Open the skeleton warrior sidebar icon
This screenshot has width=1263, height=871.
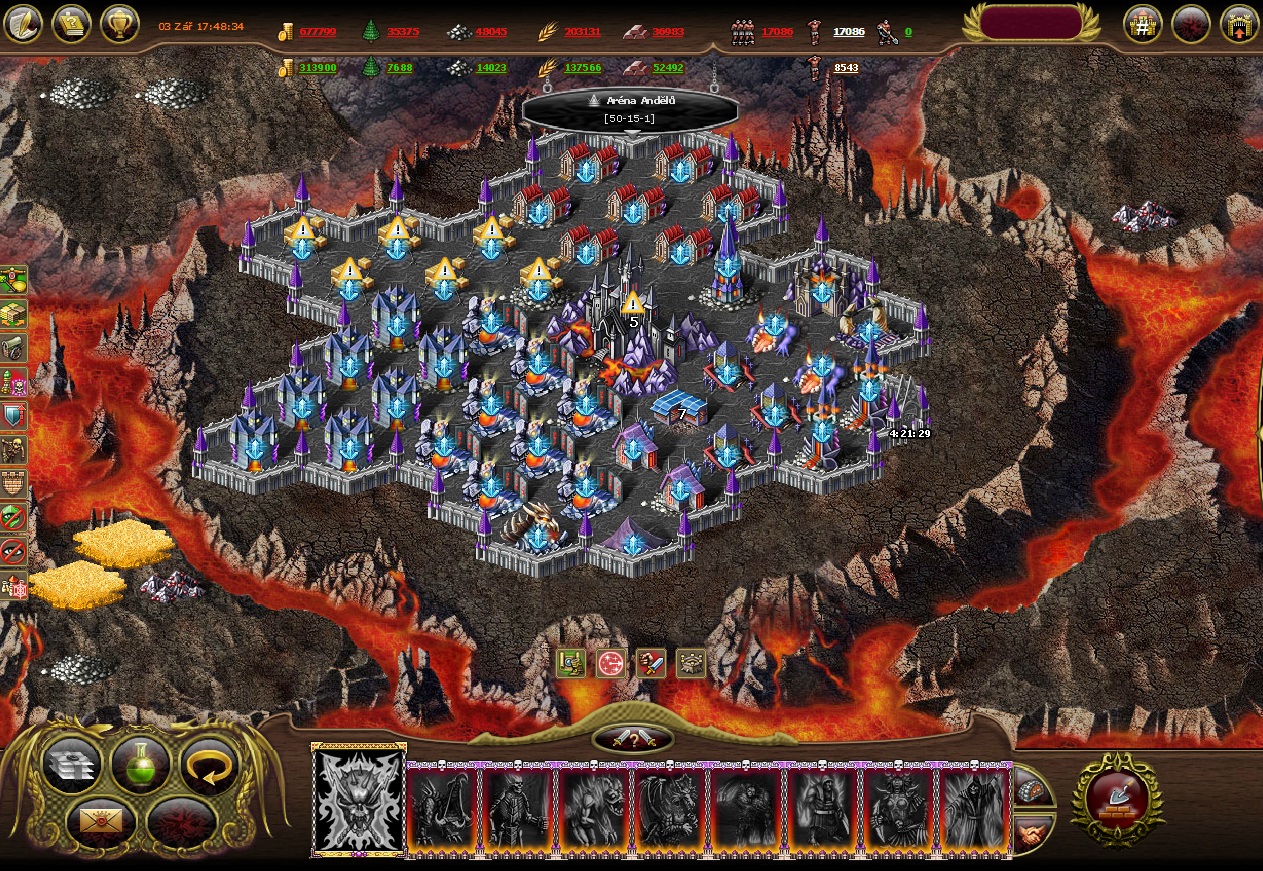pos(13,450)
